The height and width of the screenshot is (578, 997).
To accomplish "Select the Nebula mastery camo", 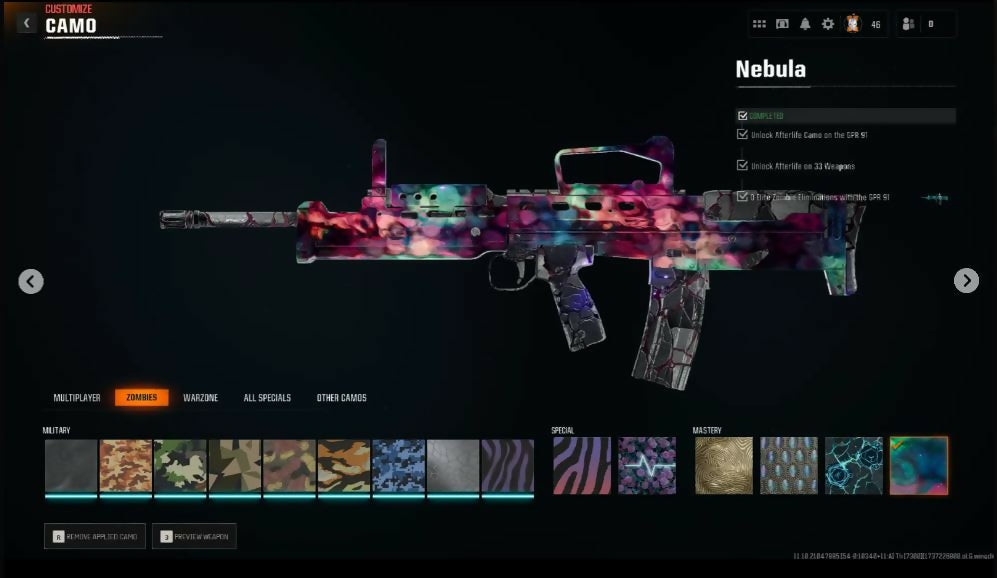I will [x=918, y=466].
